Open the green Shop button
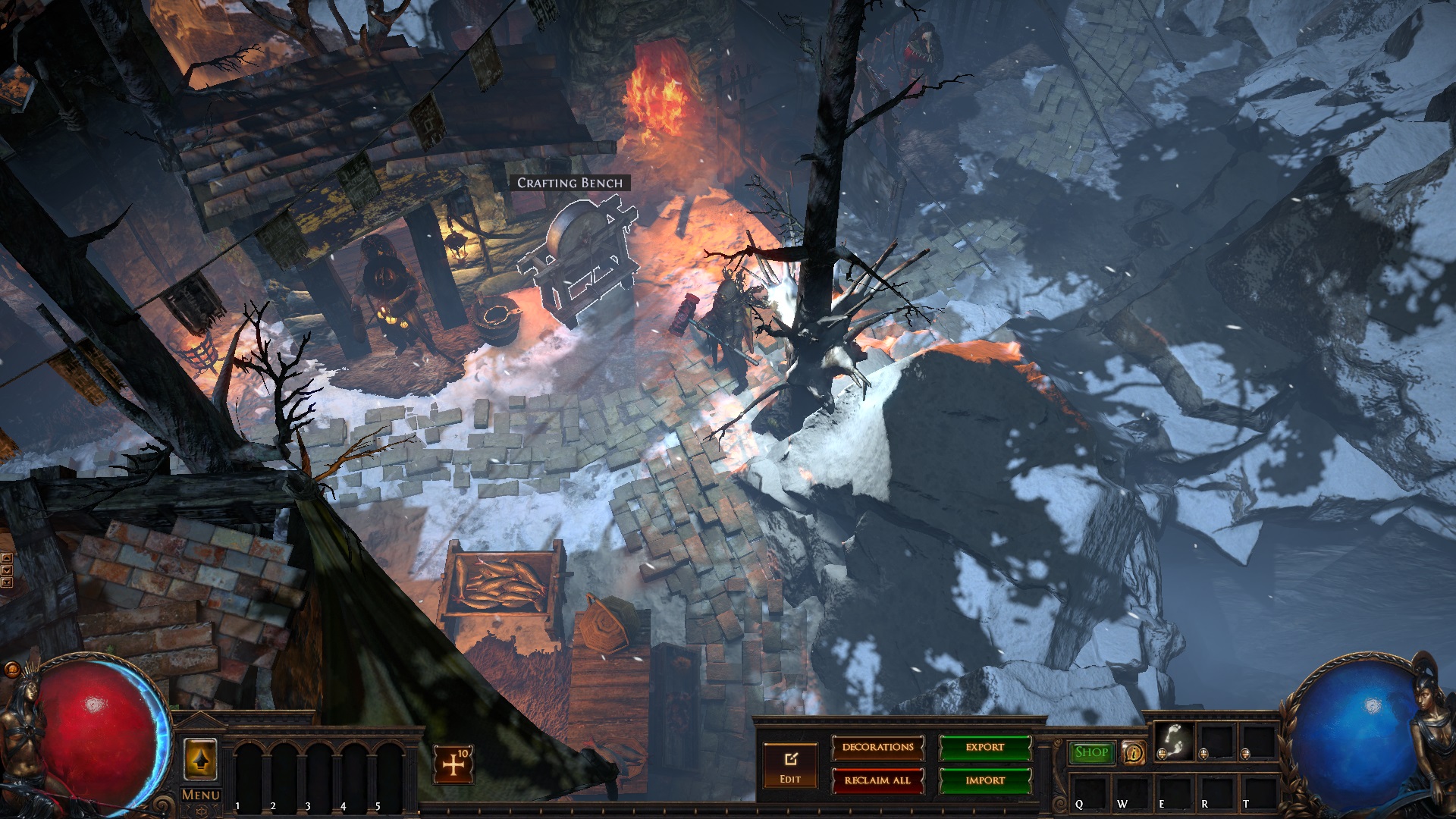Viewport: 1456px width, 819px height. [x=1091, y=752]
